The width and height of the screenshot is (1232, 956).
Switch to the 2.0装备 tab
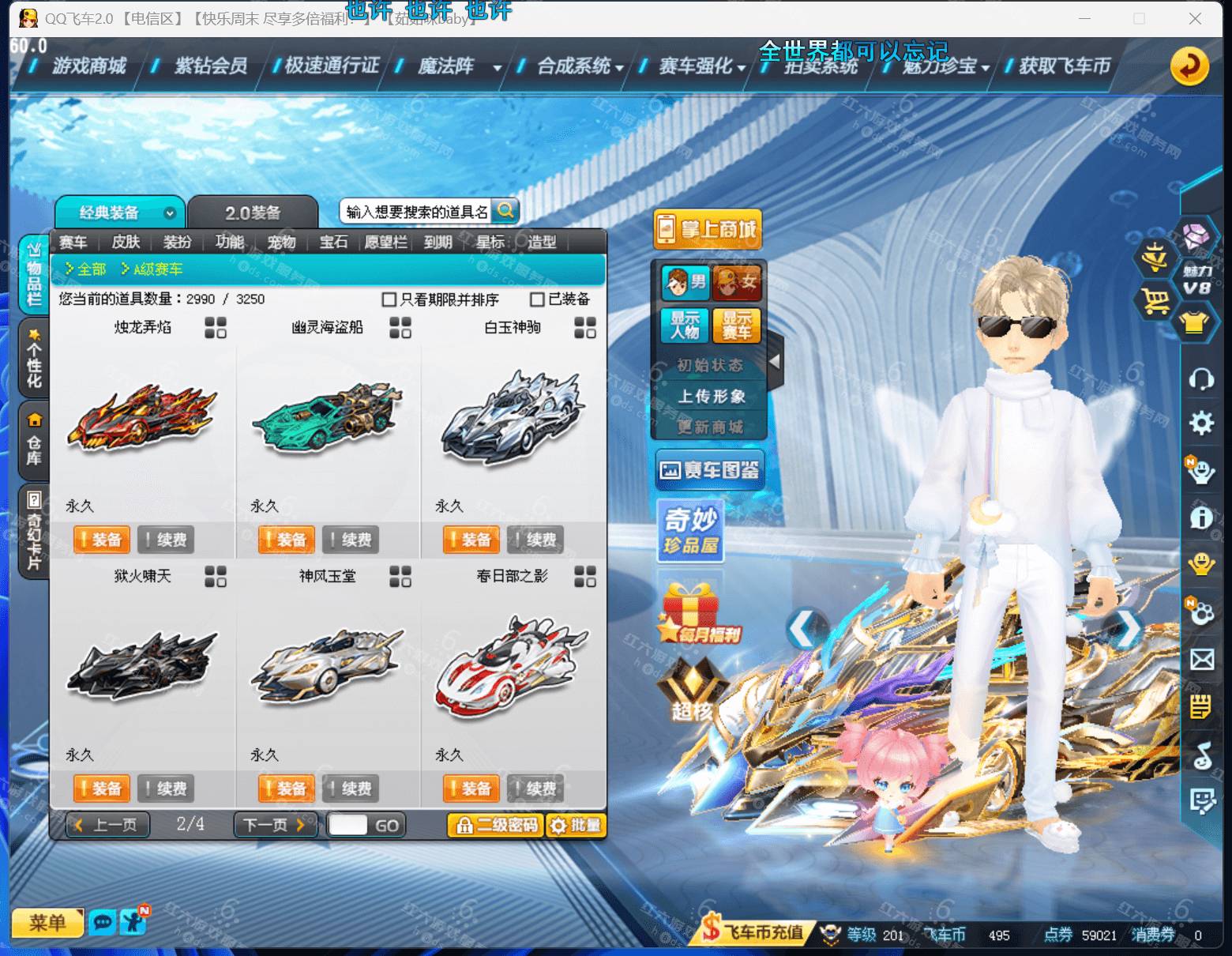[x=253, y=210]
